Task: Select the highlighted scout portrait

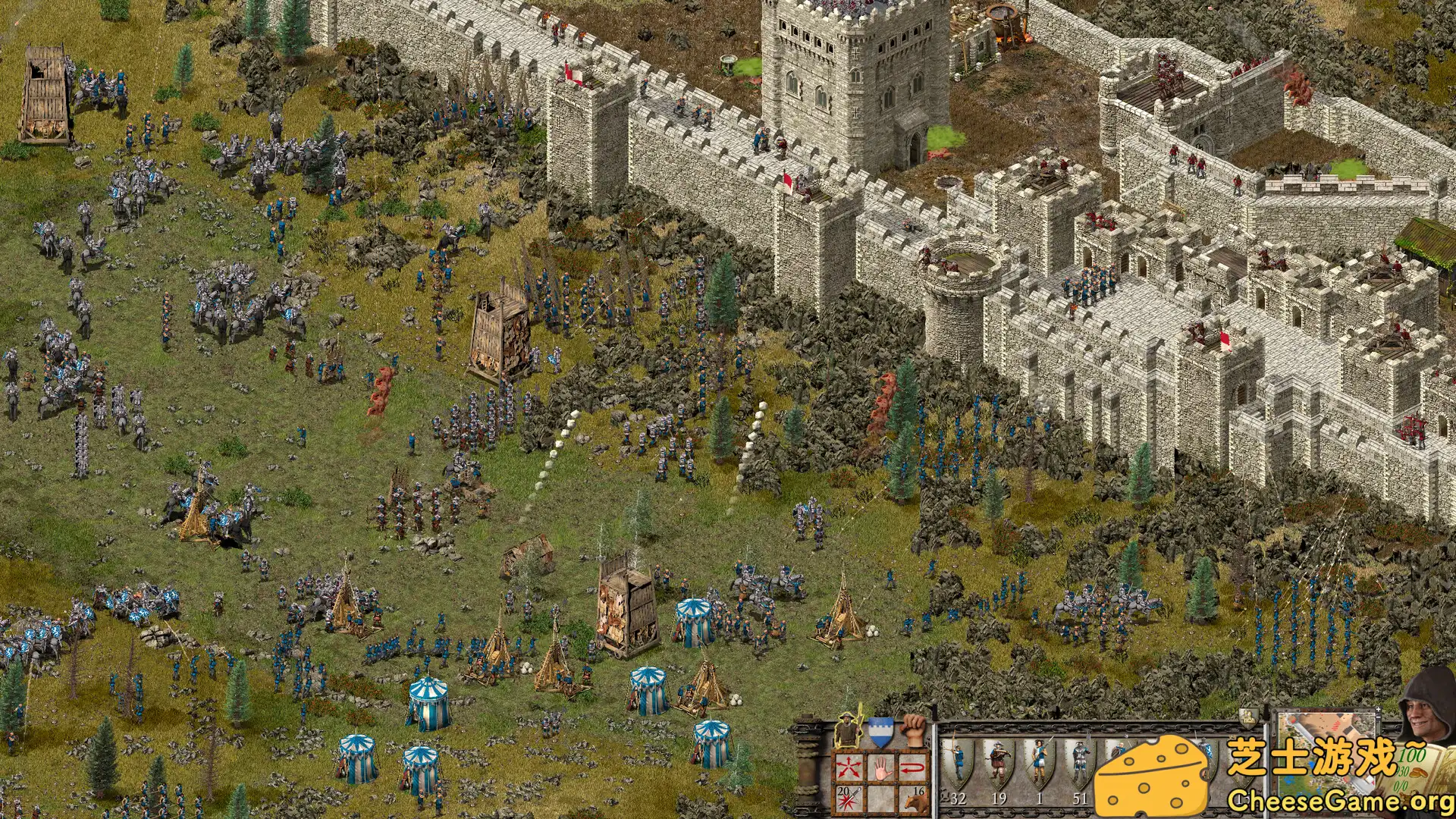Action: coord(847,730)
